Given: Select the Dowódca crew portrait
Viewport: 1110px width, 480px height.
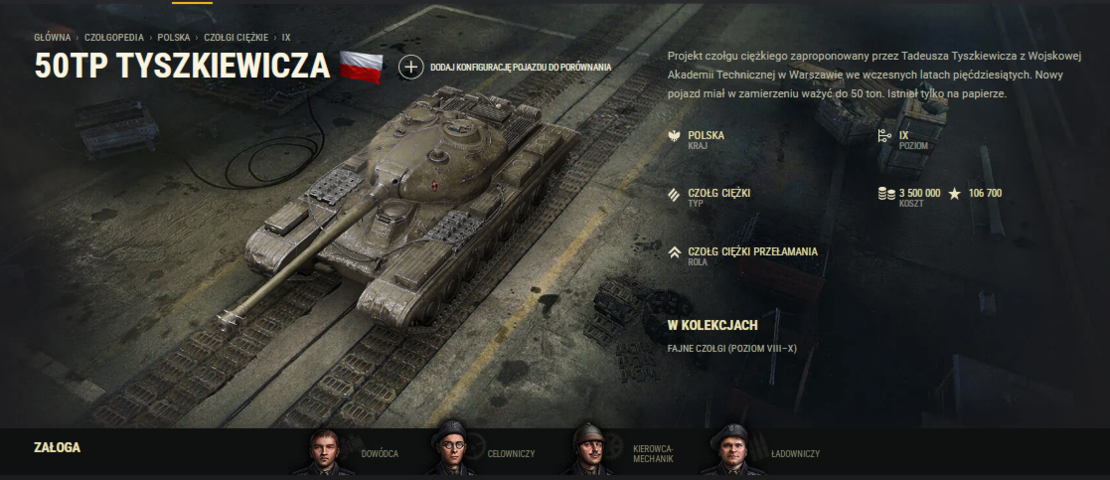Looking at the screenshot, I should (324, 452).
